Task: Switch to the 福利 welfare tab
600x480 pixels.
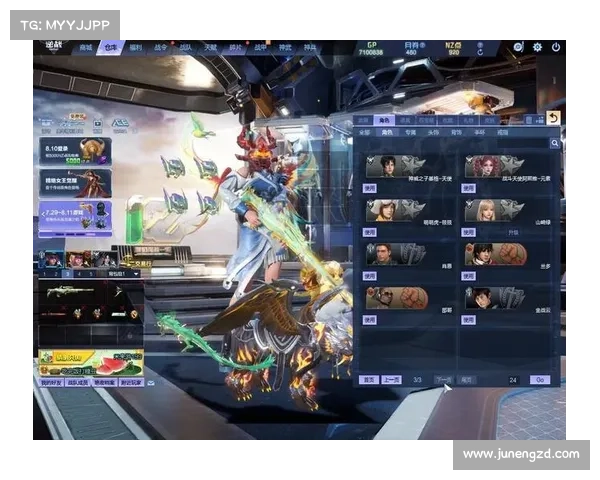Action: tap(135, 47)
